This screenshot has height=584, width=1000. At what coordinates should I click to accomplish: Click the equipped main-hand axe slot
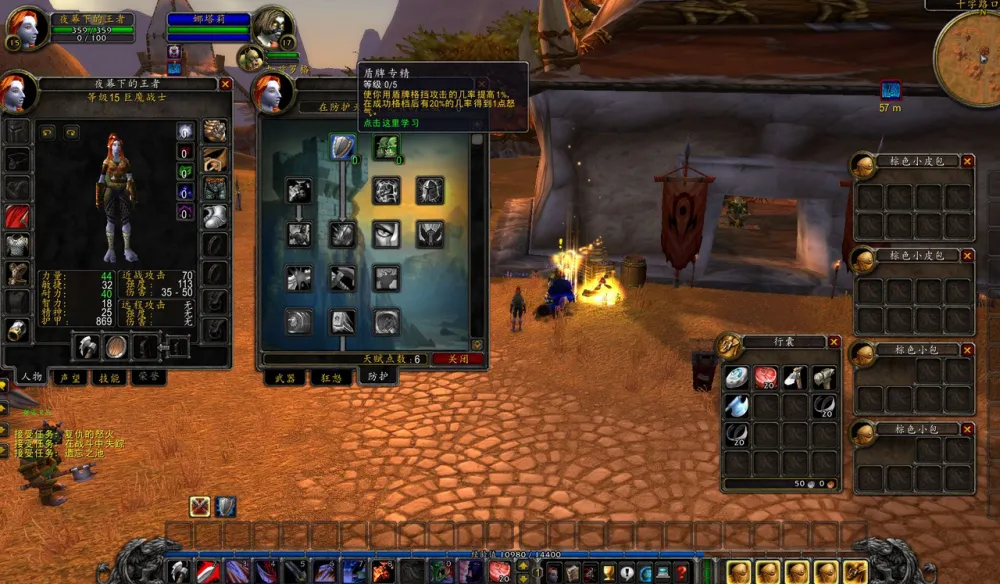87,346
